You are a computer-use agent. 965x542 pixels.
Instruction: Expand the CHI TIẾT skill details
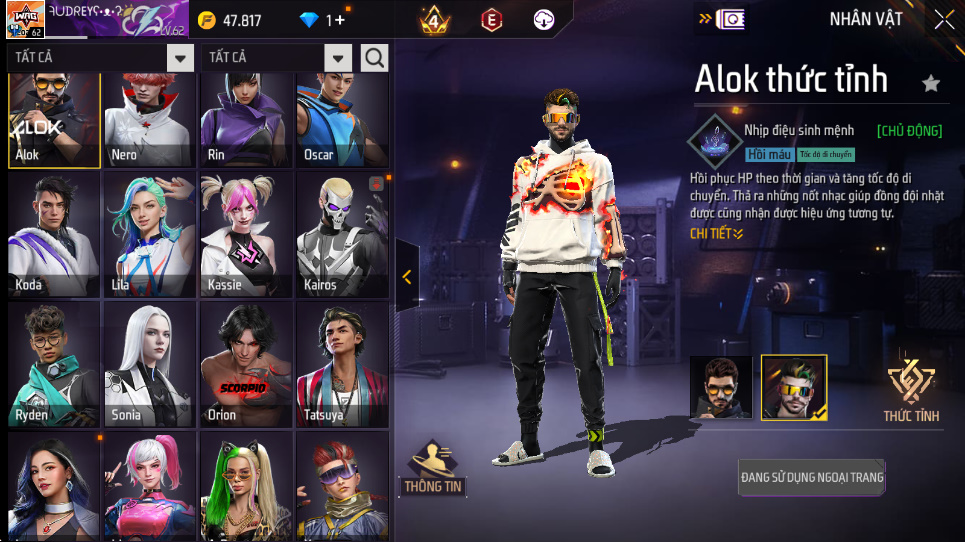pyautogui.click(x=716, y=234)
